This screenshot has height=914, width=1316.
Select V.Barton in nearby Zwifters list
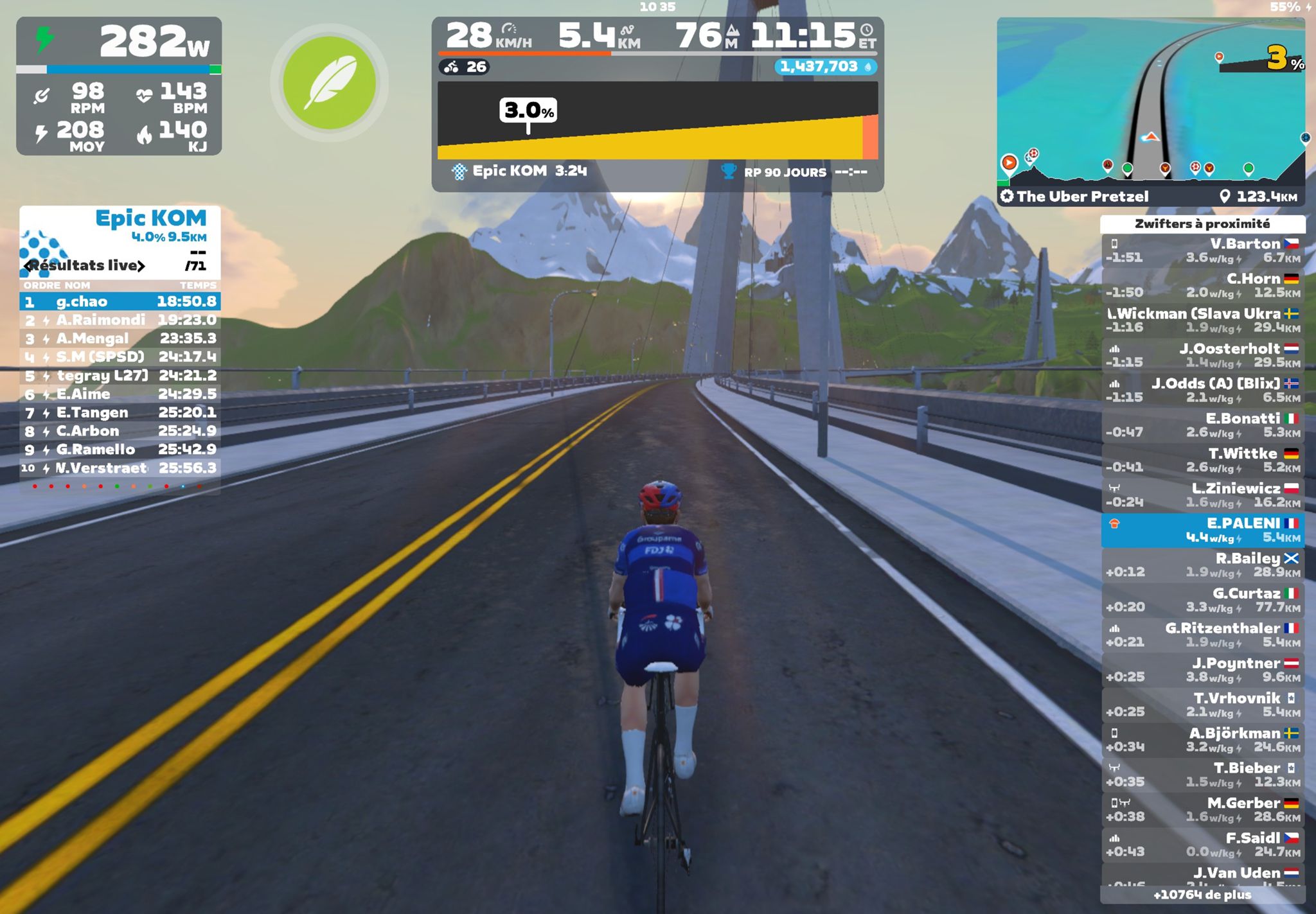coord(1202,250)
